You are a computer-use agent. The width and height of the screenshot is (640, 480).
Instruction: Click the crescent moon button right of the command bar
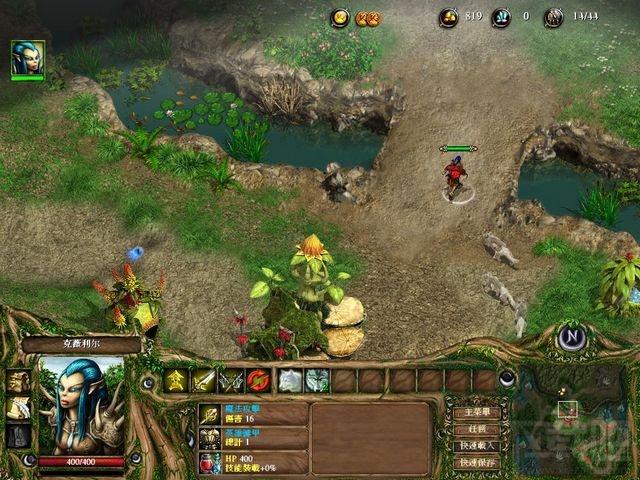(508, 378)
